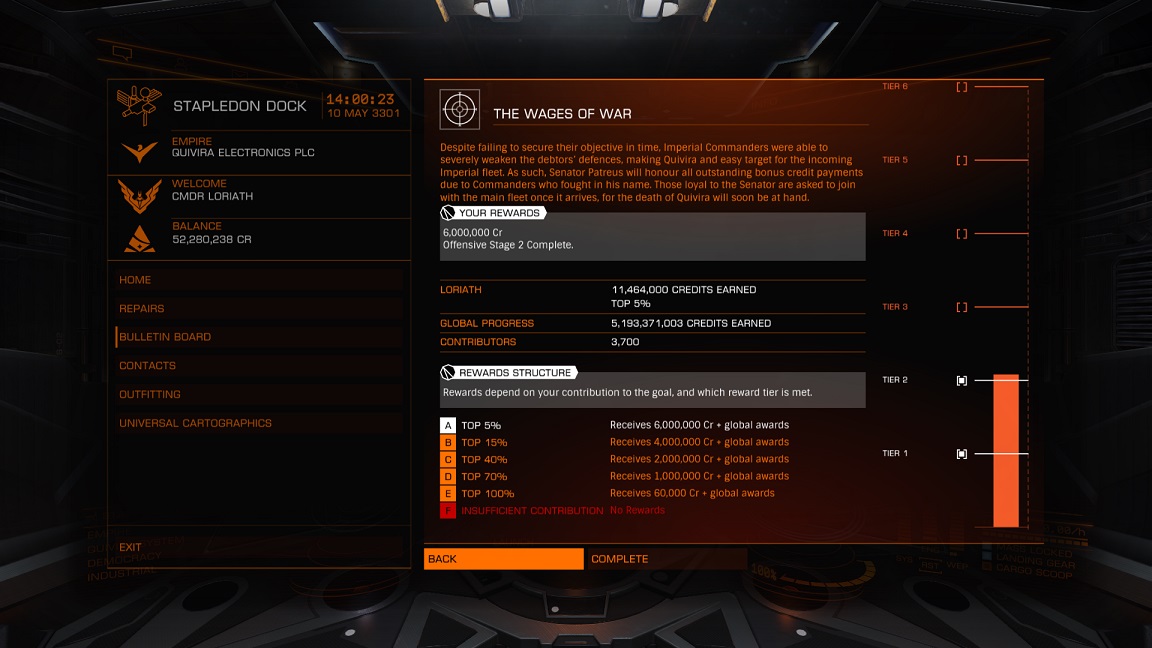Complete the Wages of War mission
Screen dimensions: 1152x648
click(666, 559)
